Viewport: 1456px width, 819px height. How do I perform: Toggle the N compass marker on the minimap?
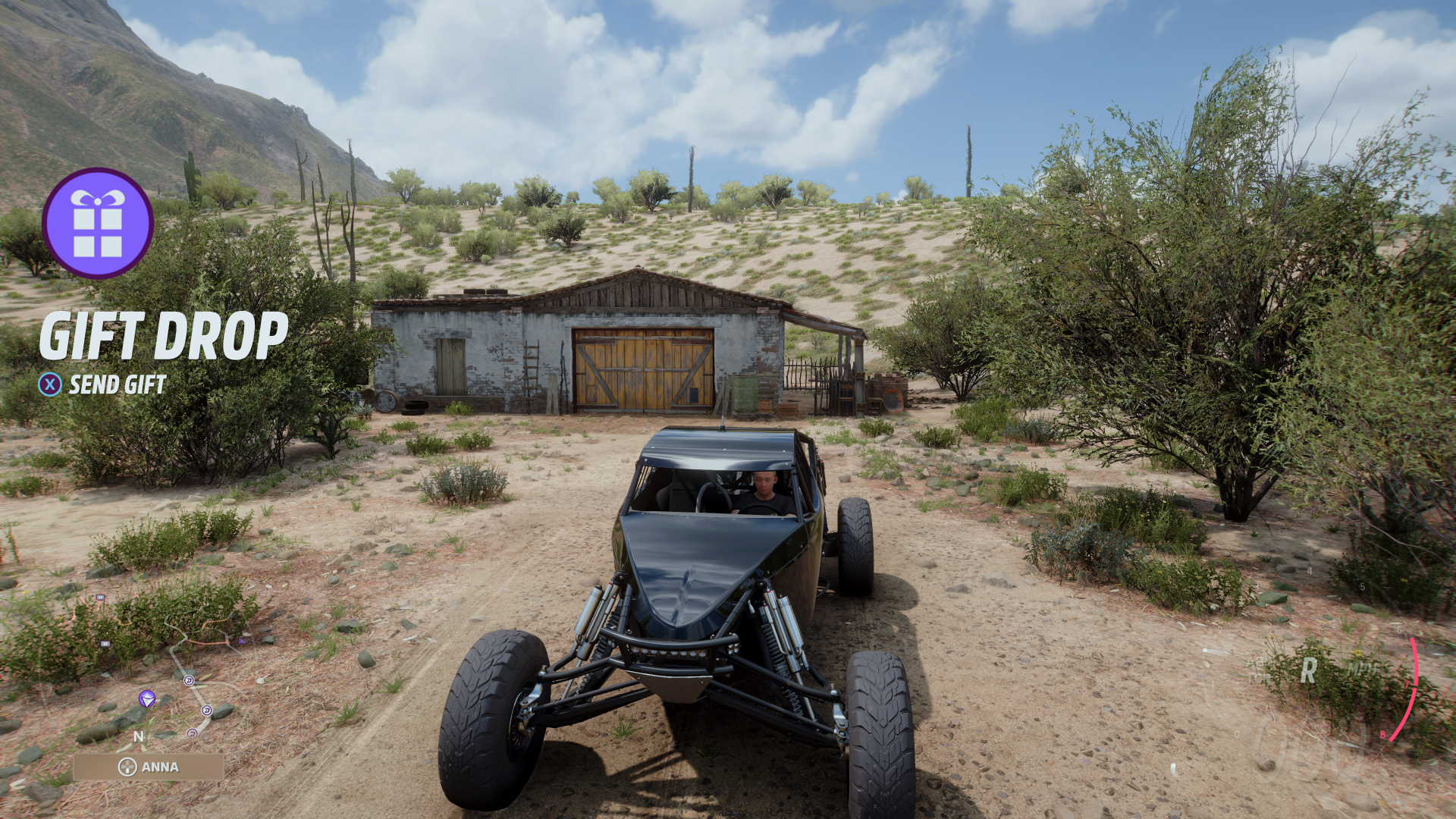coord(139,736)
